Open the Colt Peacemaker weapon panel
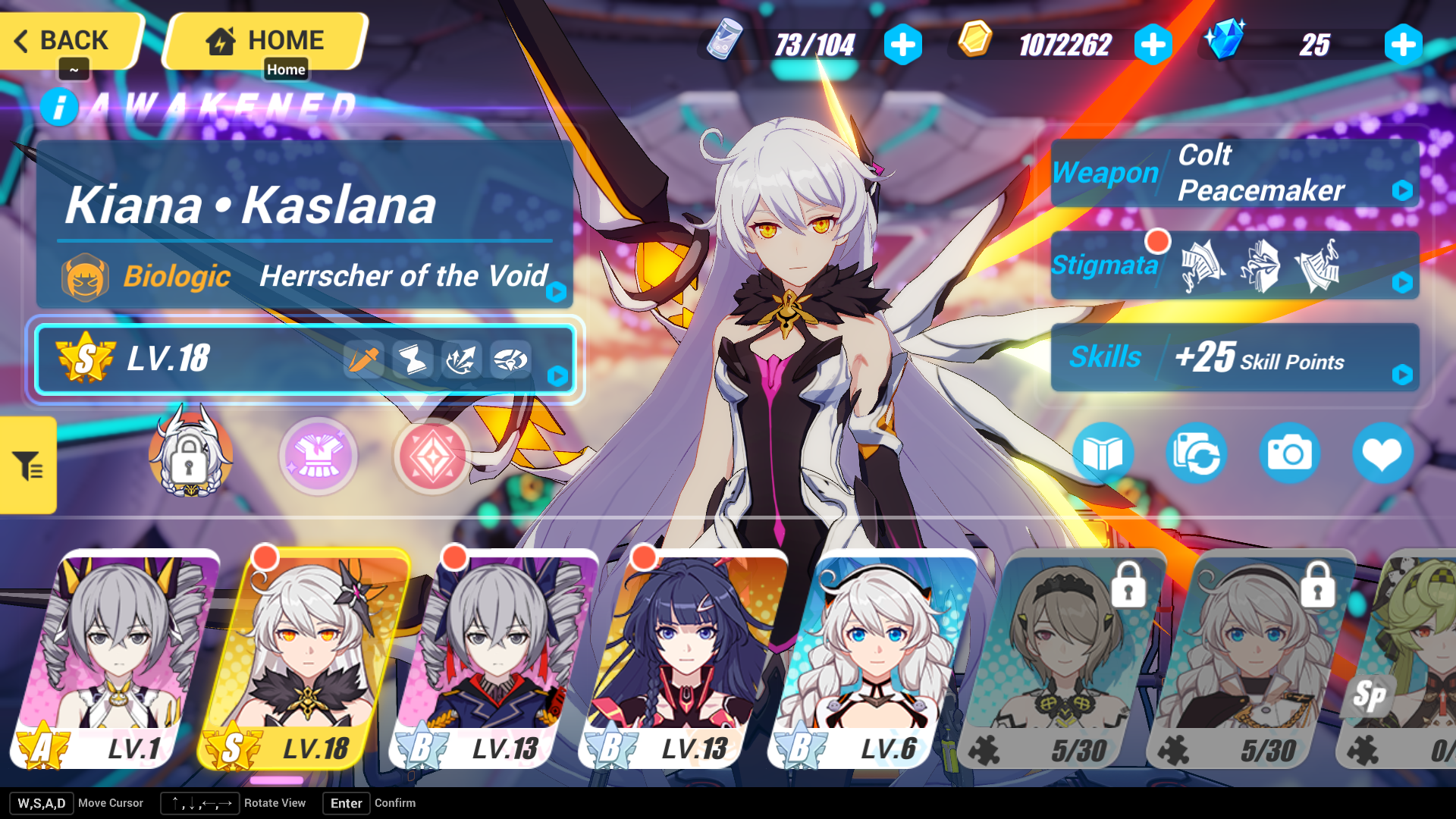 coord(1234,173)
